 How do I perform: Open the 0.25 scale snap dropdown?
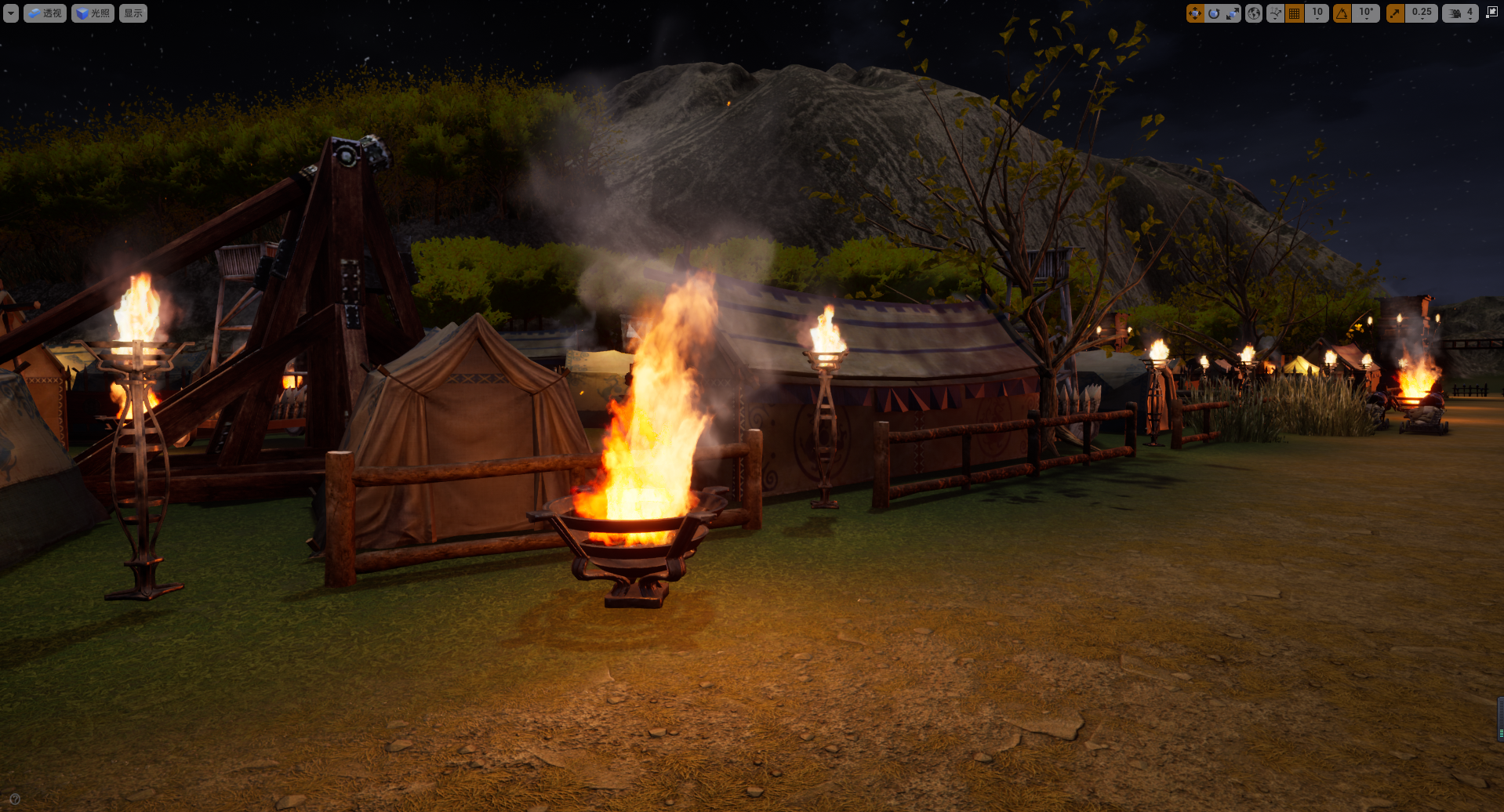[x=1422, y=13]
